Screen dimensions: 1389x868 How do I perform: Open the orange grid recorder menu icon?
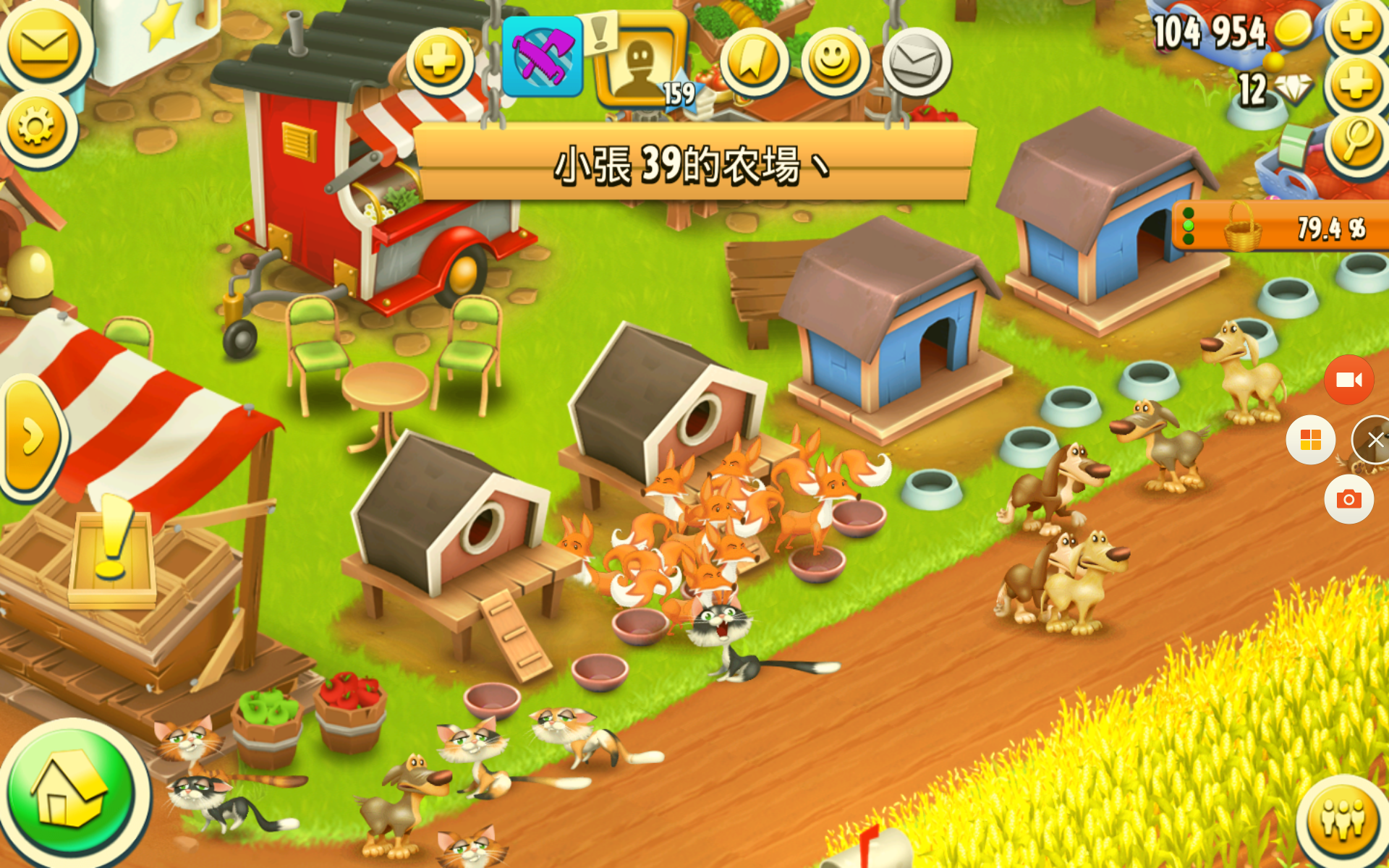pos(1312,438)
